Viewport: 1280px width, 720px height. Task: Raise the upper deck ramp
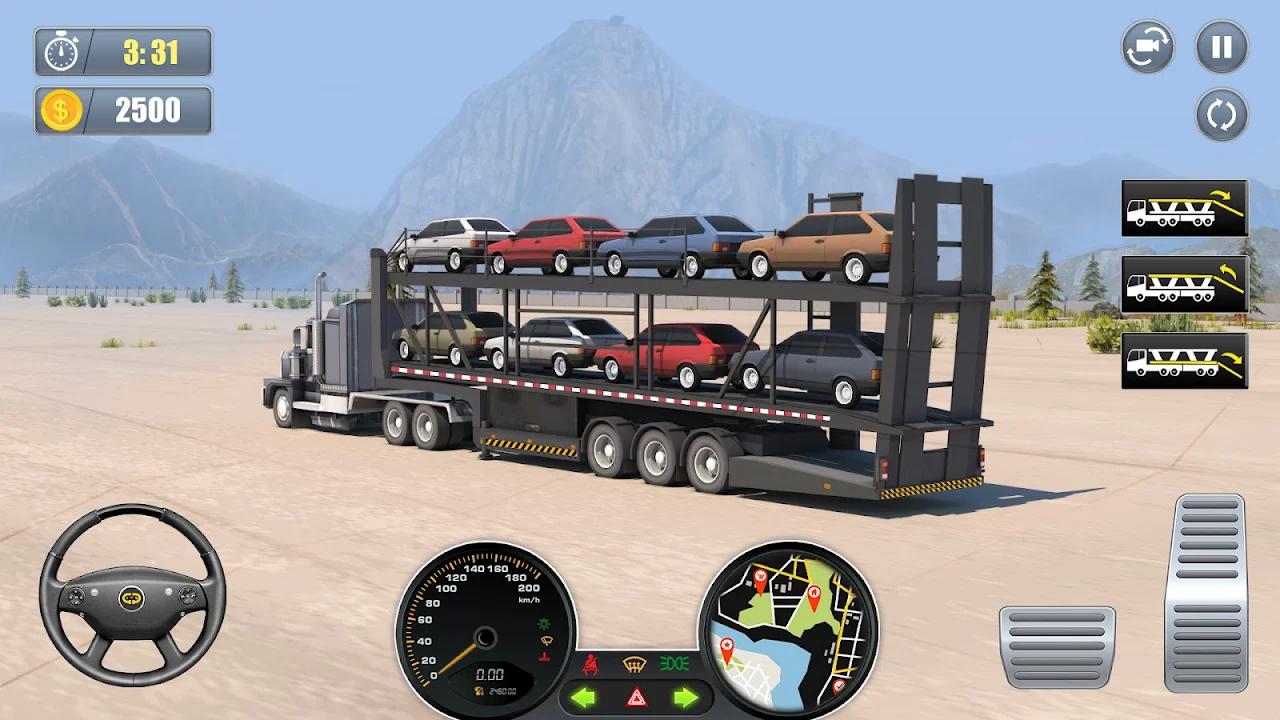1184,284
